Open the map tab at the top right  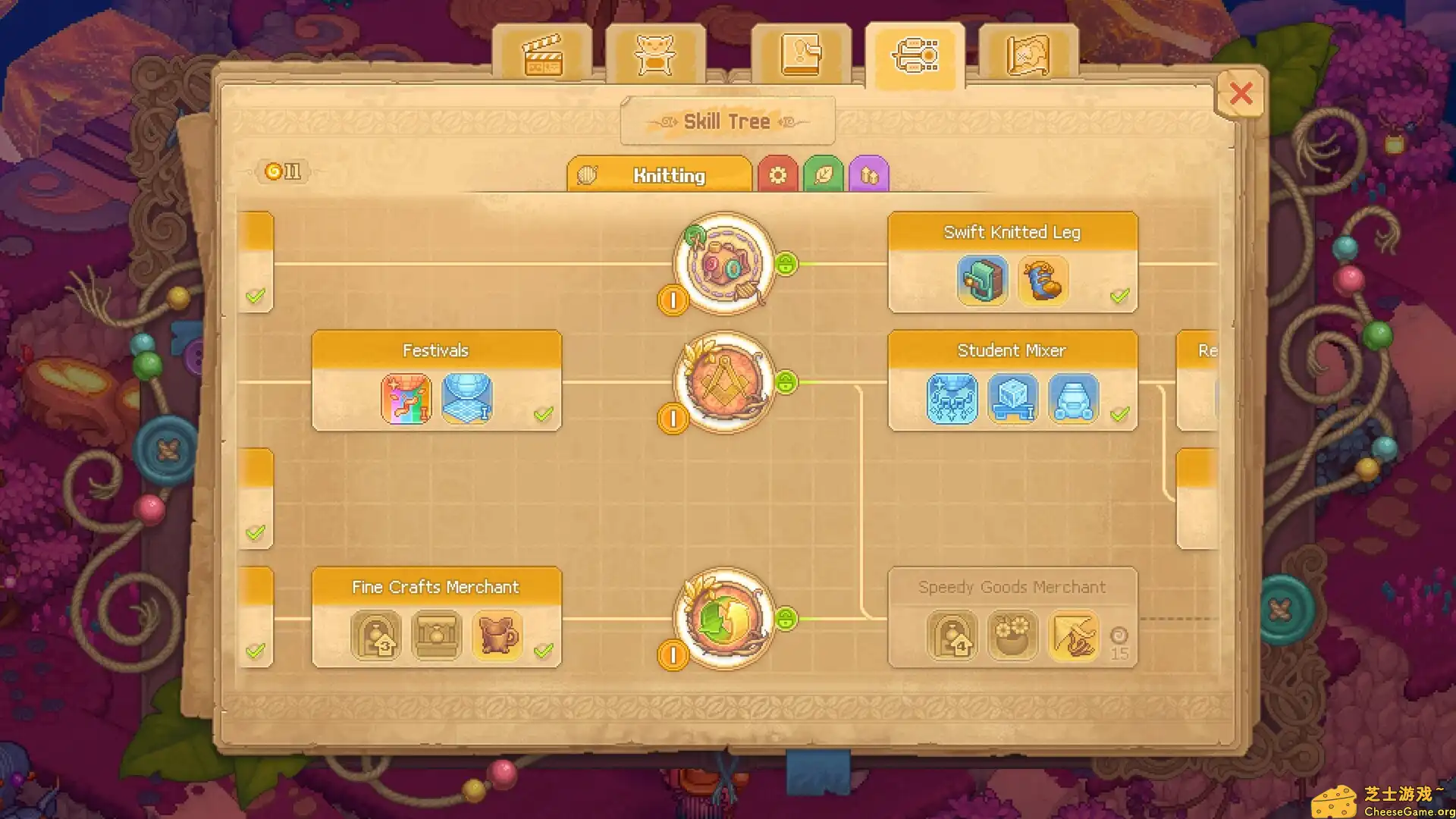1028,55
